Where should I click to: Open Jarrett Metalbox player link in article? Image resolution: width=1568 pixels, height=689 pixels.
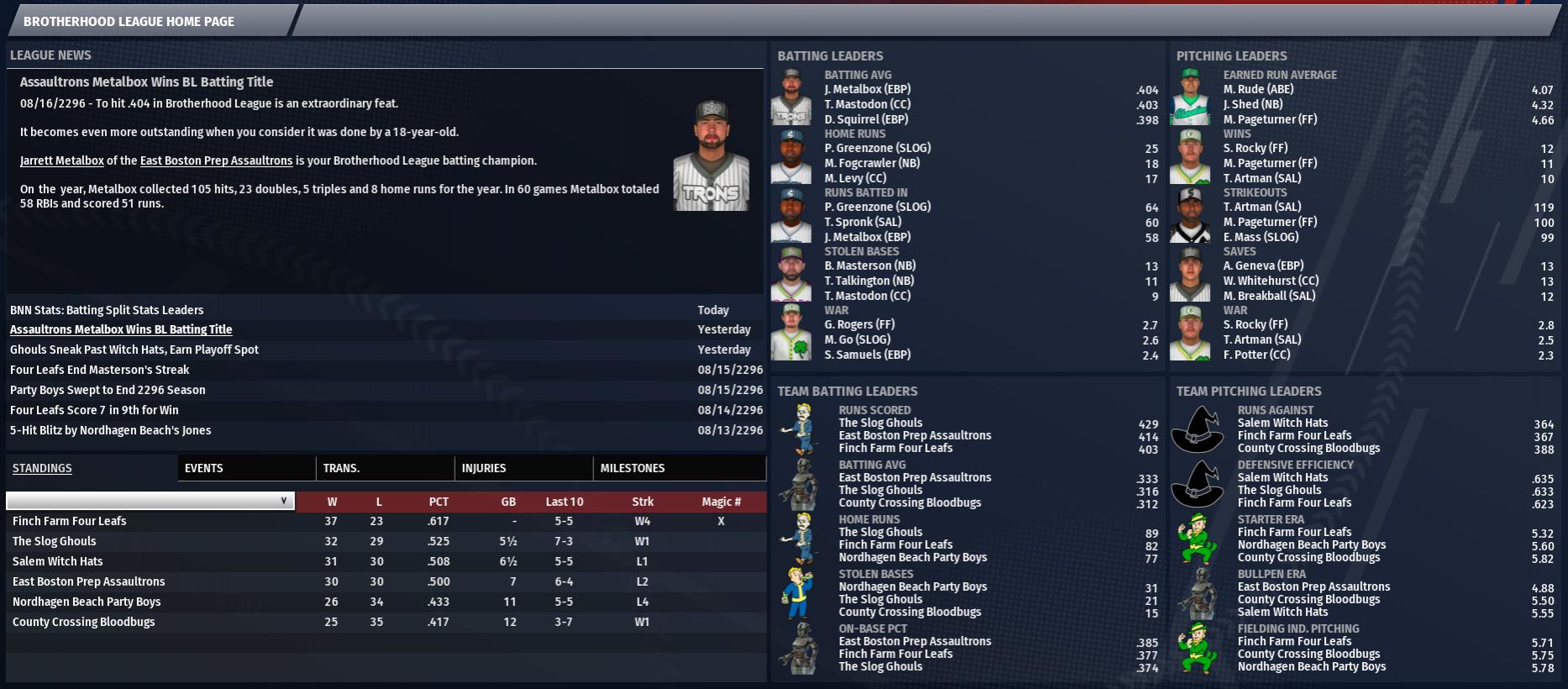62,160
